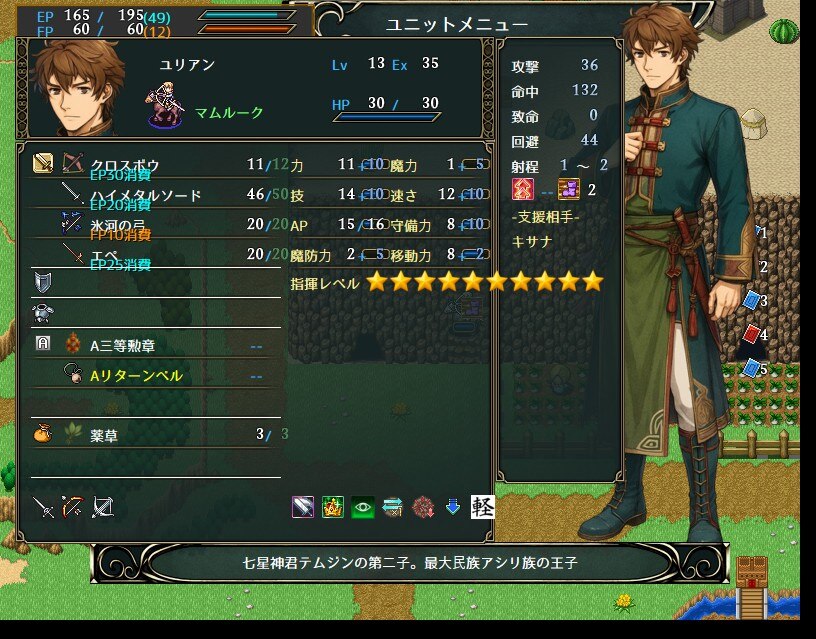
Task: Click the body armor equipment slot icon
Action: pyautogui.click(x=43, y=313)
